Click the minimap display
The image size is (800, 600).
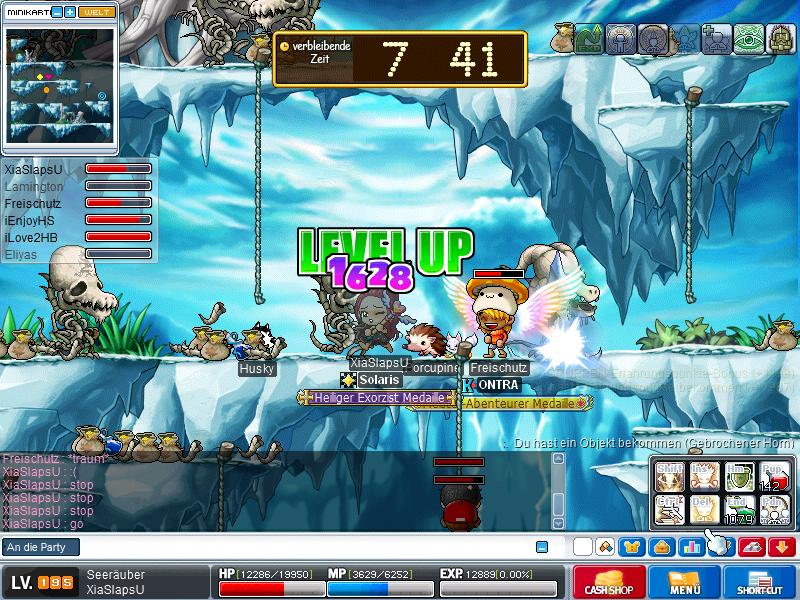coord(60,87)
